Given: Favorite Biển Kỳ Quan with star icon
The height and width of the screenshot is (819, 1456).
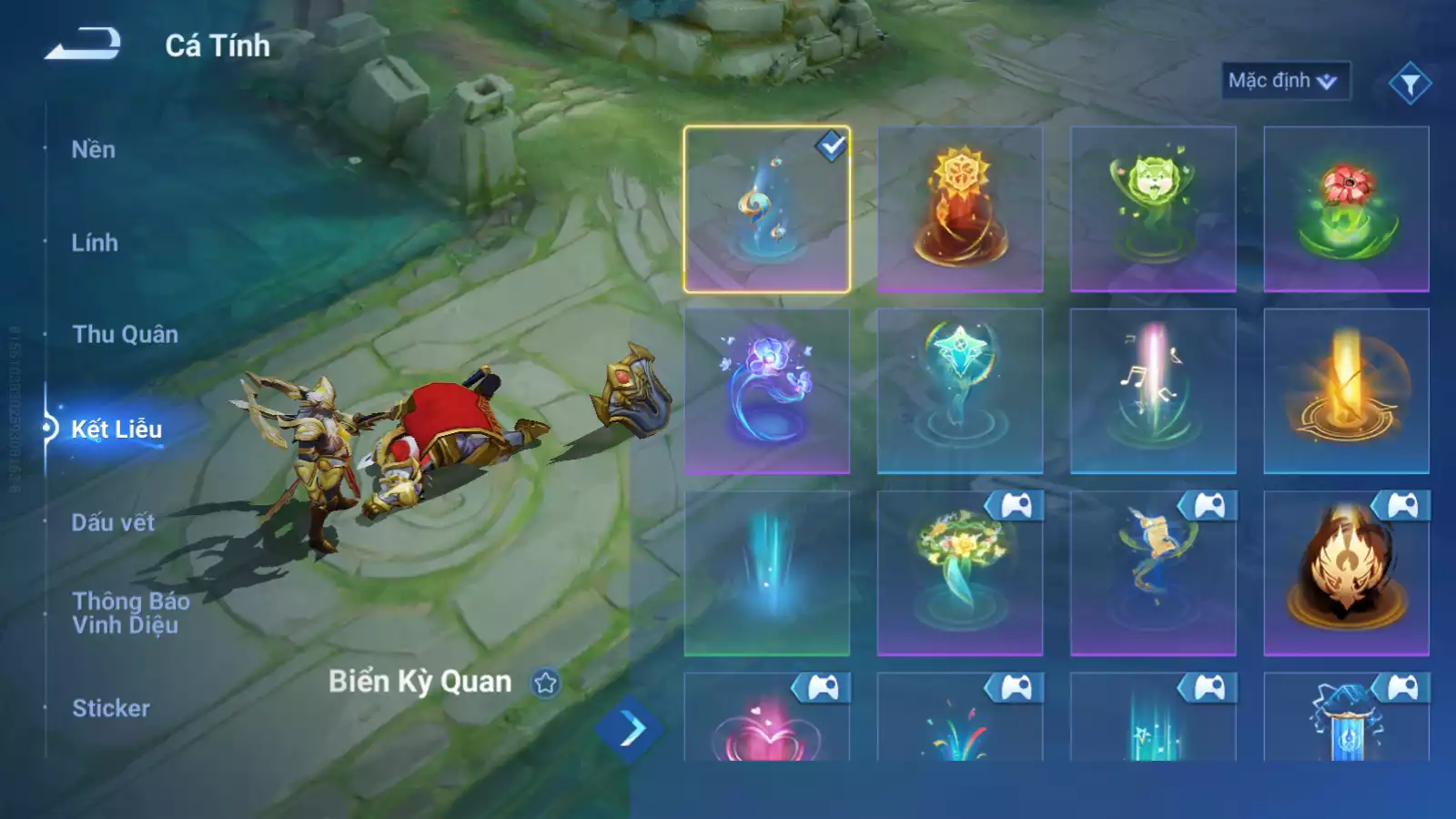Looking at the screenshot, I should tap(546, 682).
